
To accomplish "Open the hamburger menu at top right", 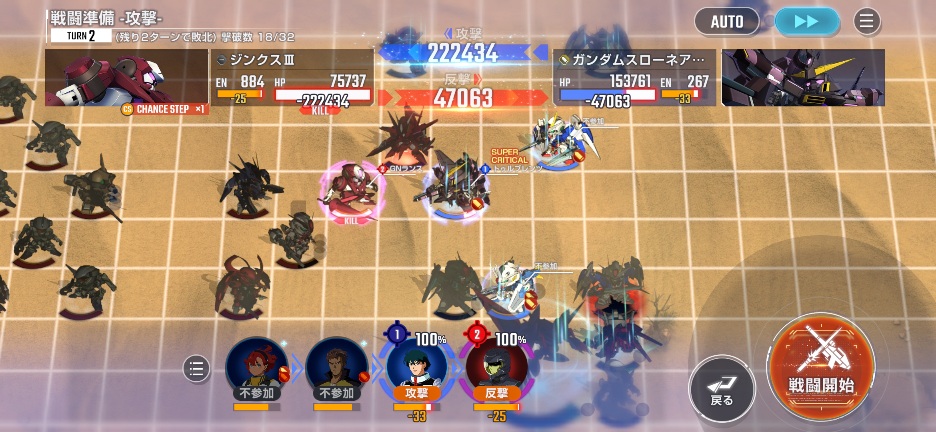I will pos(866,20).
